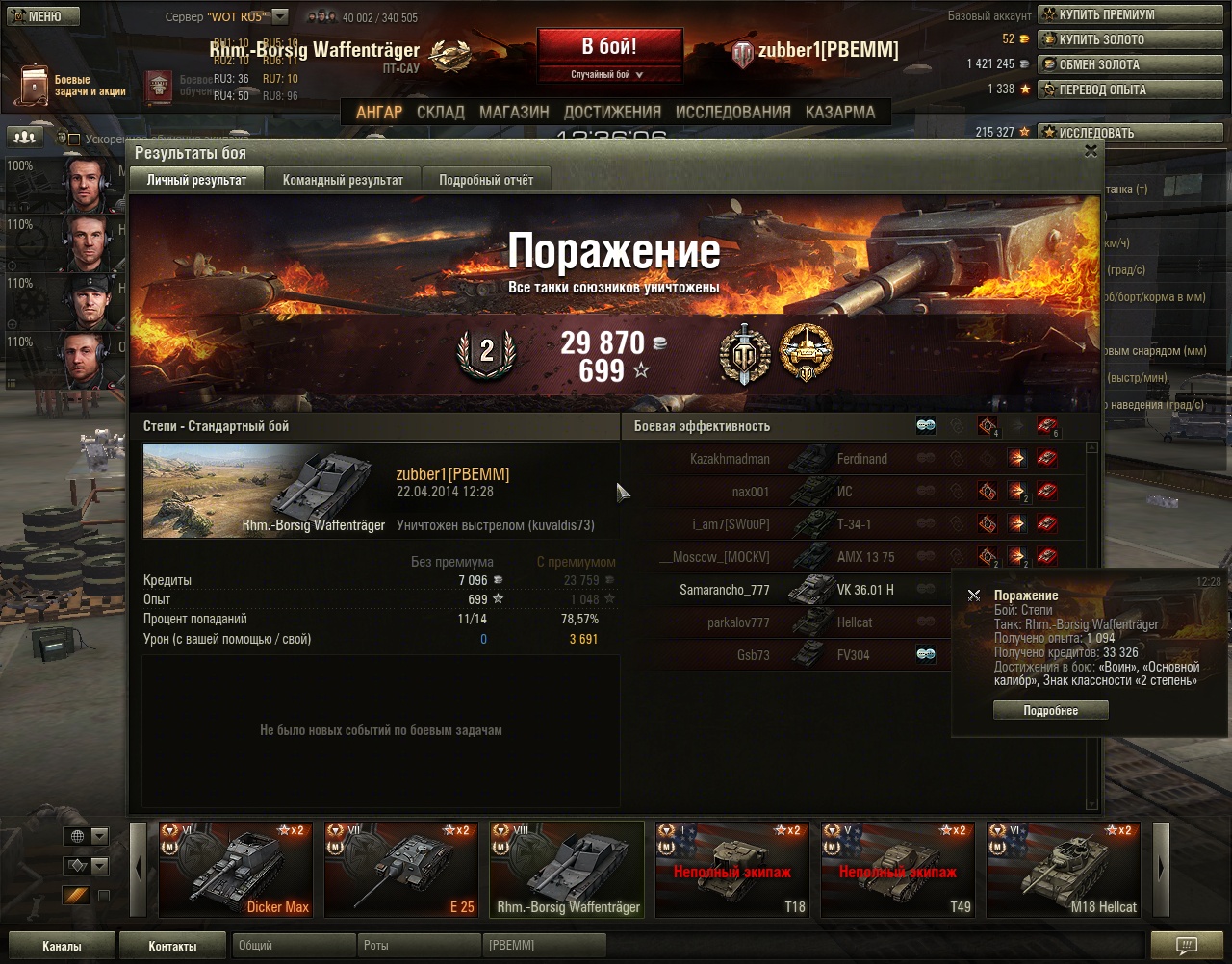
Task: Click the Подробнее button in notification
Action: pyautogui.click(x=1050, y=710)
